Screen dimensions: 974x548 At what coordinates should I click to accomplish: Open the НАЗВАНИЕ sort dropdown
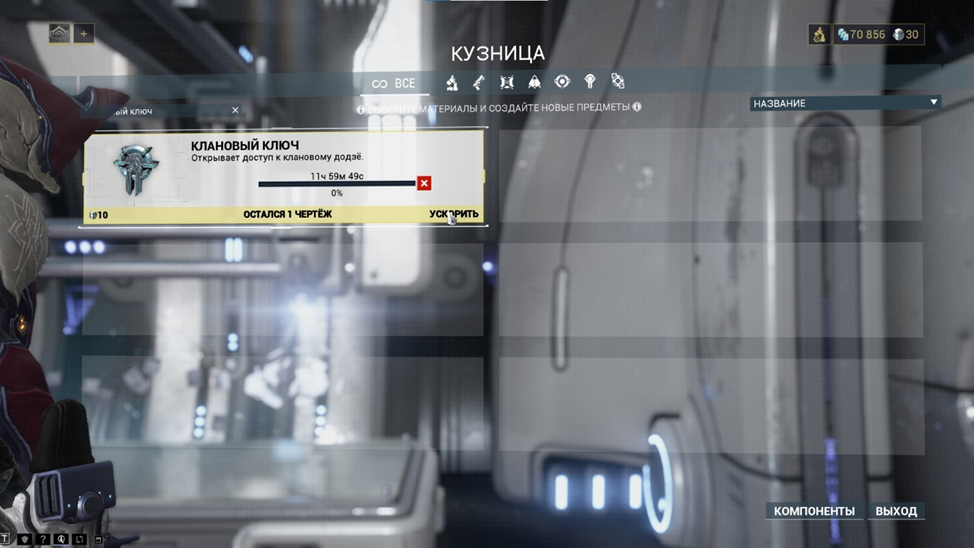[845, 103]
